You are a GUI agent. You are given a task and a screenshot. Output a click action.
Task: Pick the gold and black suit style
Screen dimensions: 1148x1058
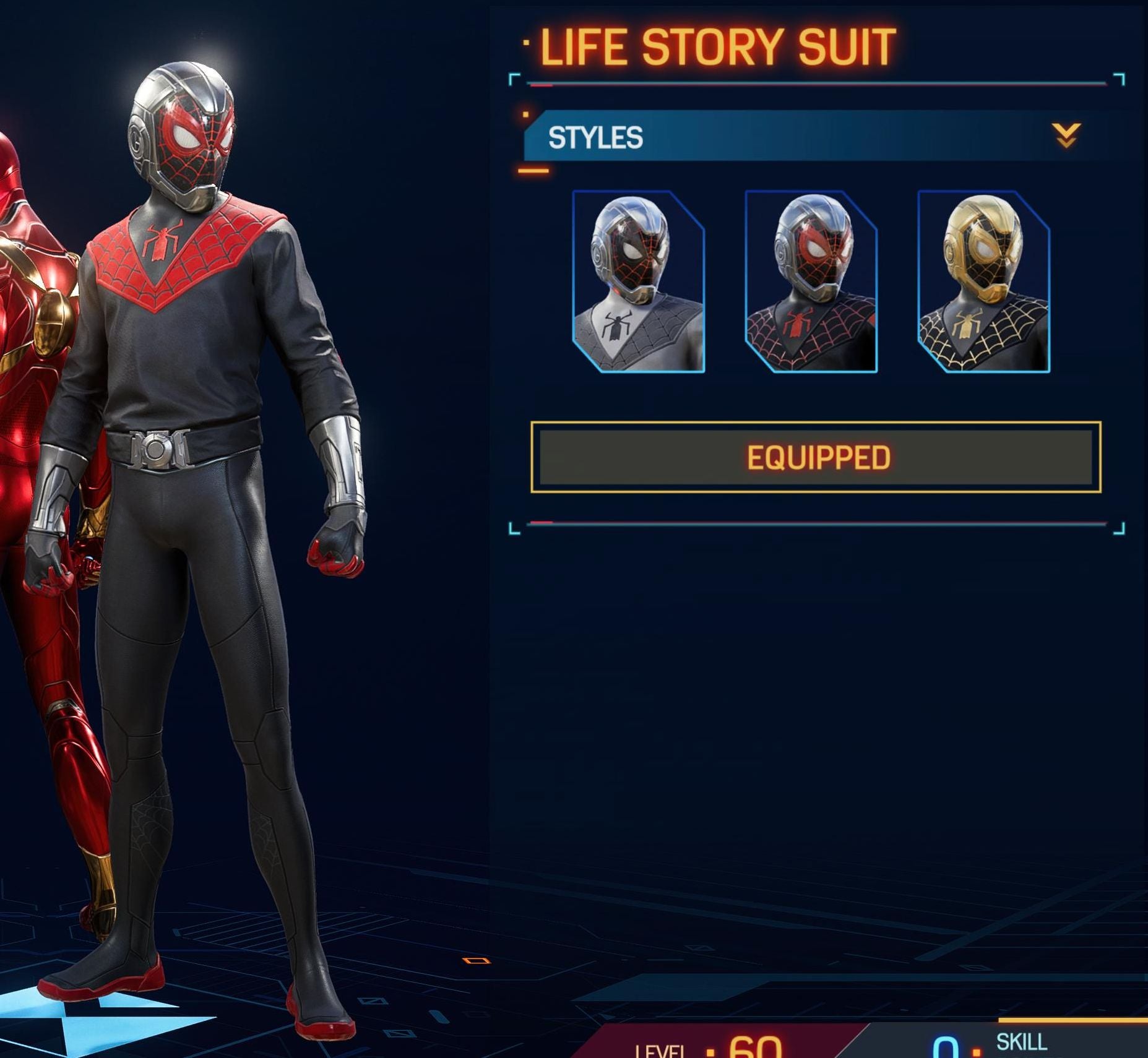pyautogui.click(x=983, y=282)
